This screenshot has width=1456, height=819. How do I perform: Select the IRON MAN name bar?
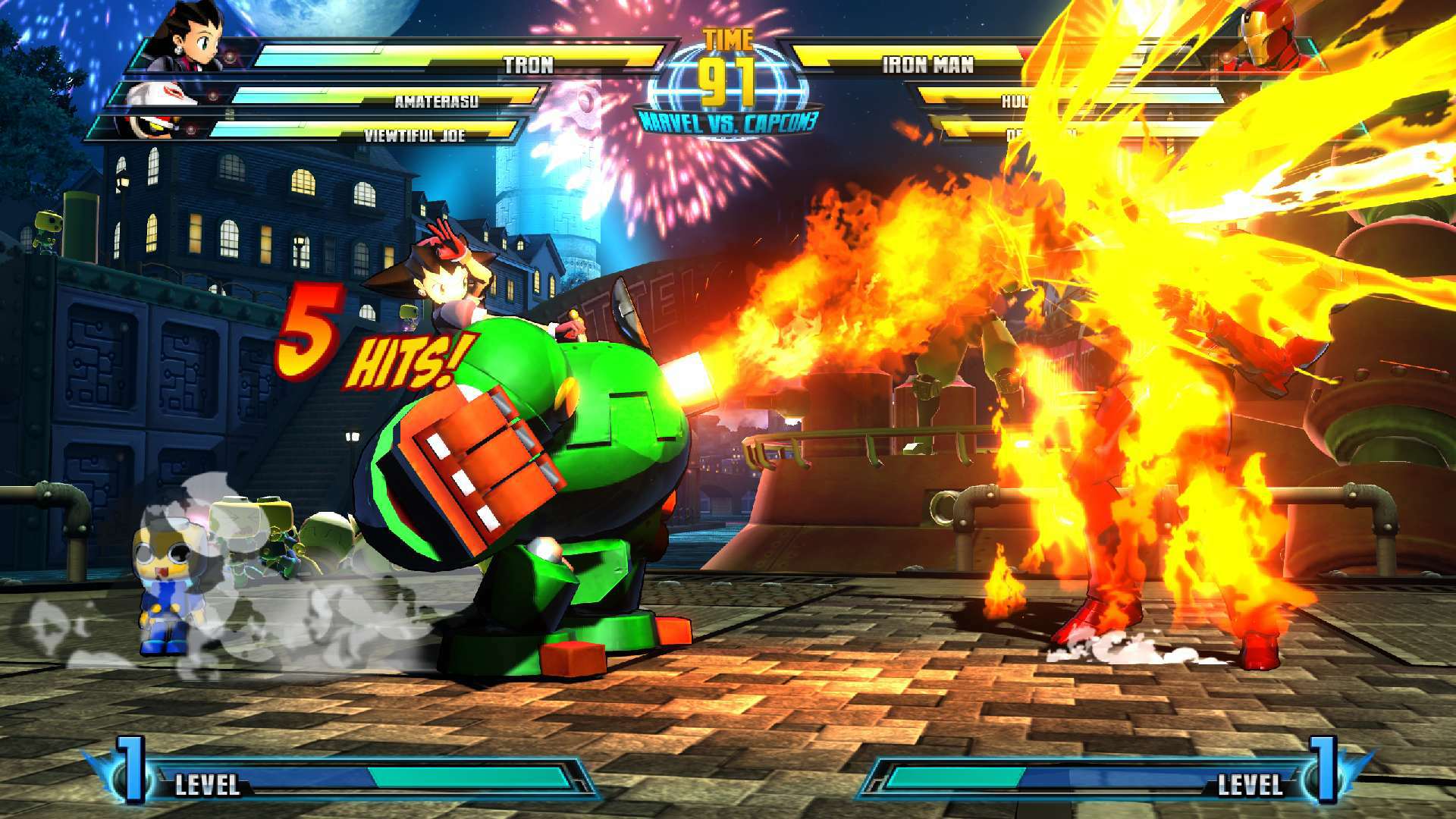927,64
